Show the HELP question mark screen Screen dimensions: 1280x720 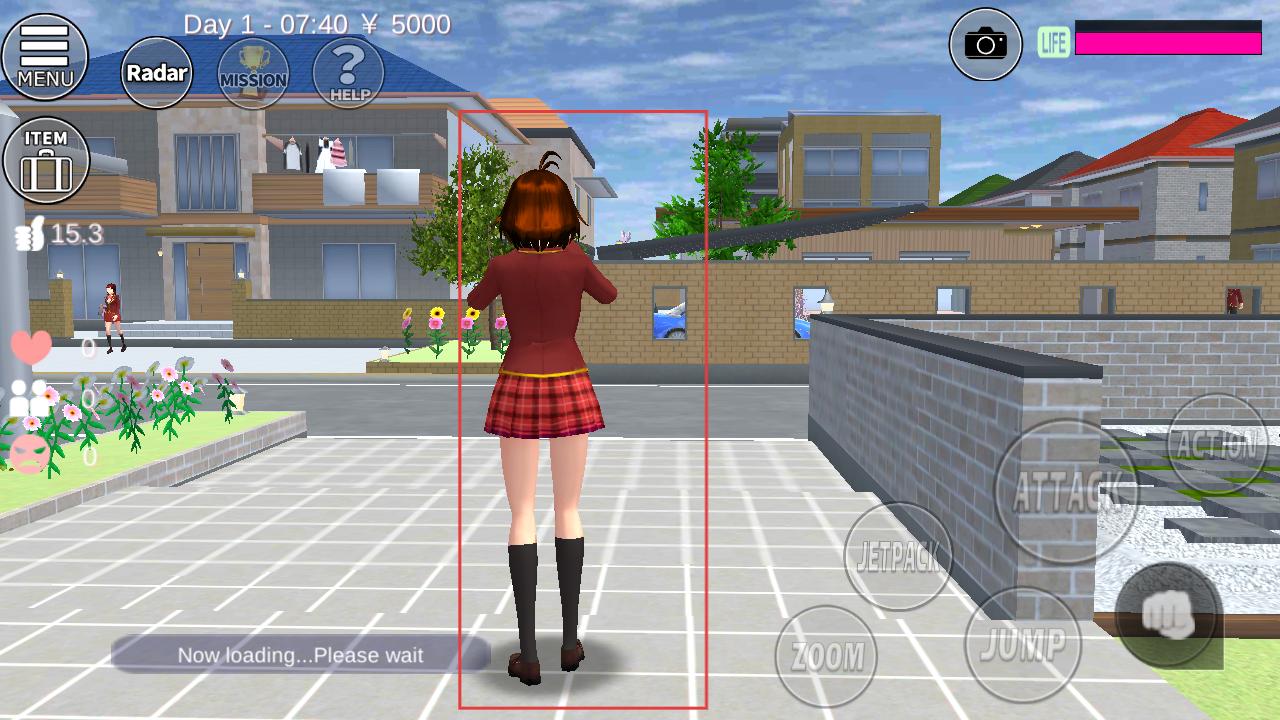[348, 72]
